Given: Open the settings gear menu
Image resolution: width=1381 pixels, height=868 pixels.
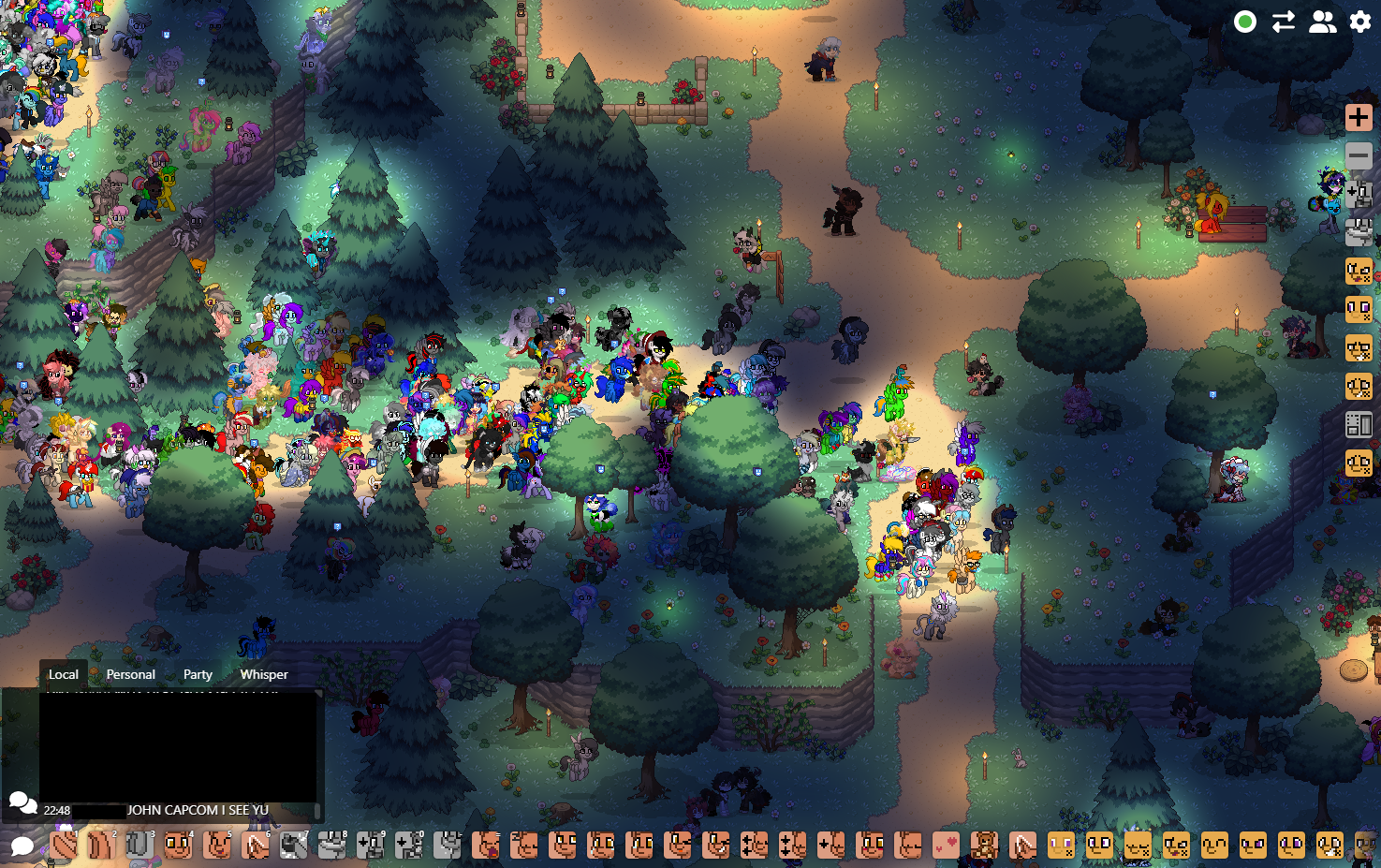Looking at the screenshot, I should pos(1360,22).
